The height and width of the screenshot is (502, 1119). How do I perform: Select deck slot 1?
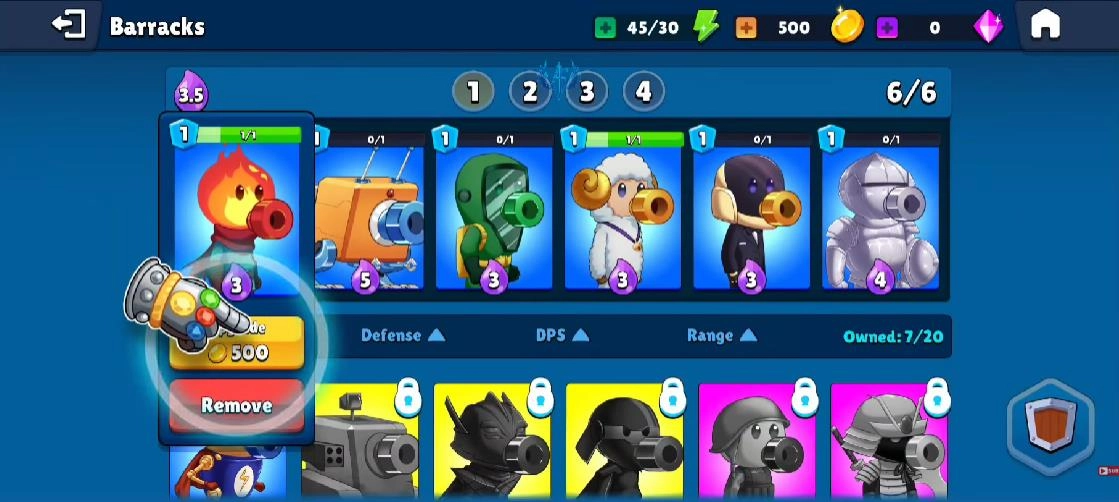[x=473, y=92]
